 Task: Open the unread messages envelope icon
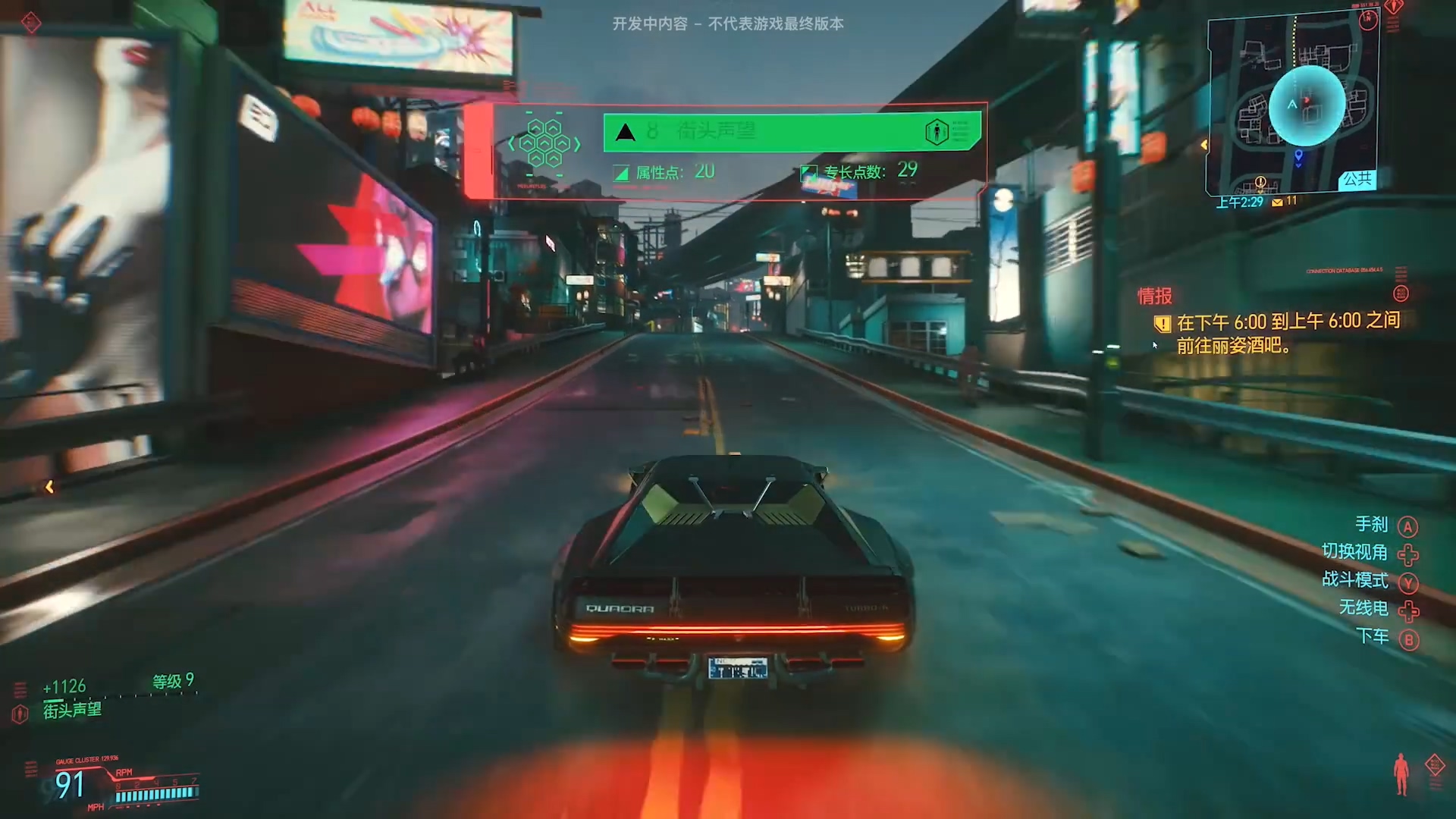[x=1277, y=202]
